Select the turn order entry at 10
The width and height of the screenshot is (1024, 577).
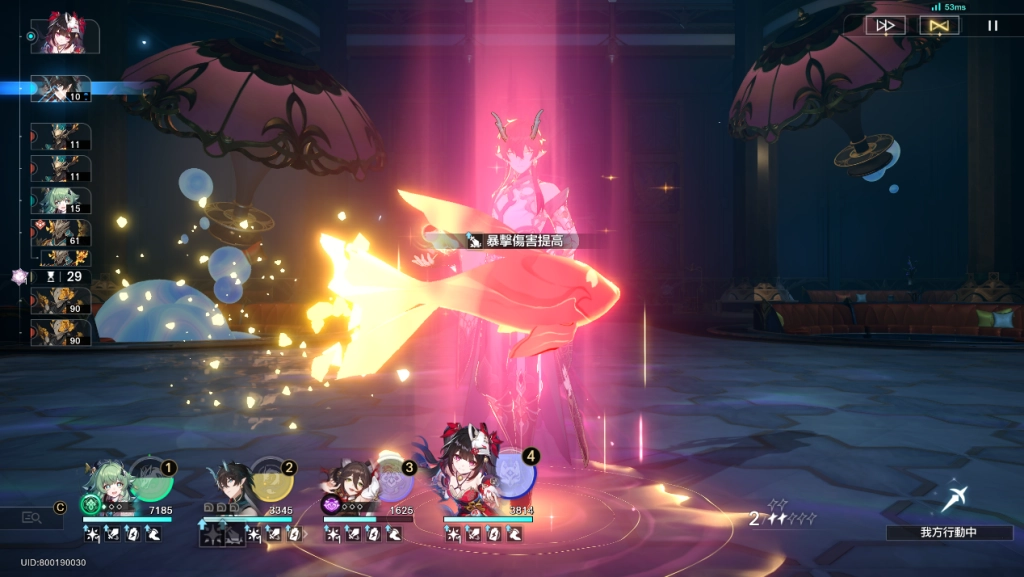(61, 89)
